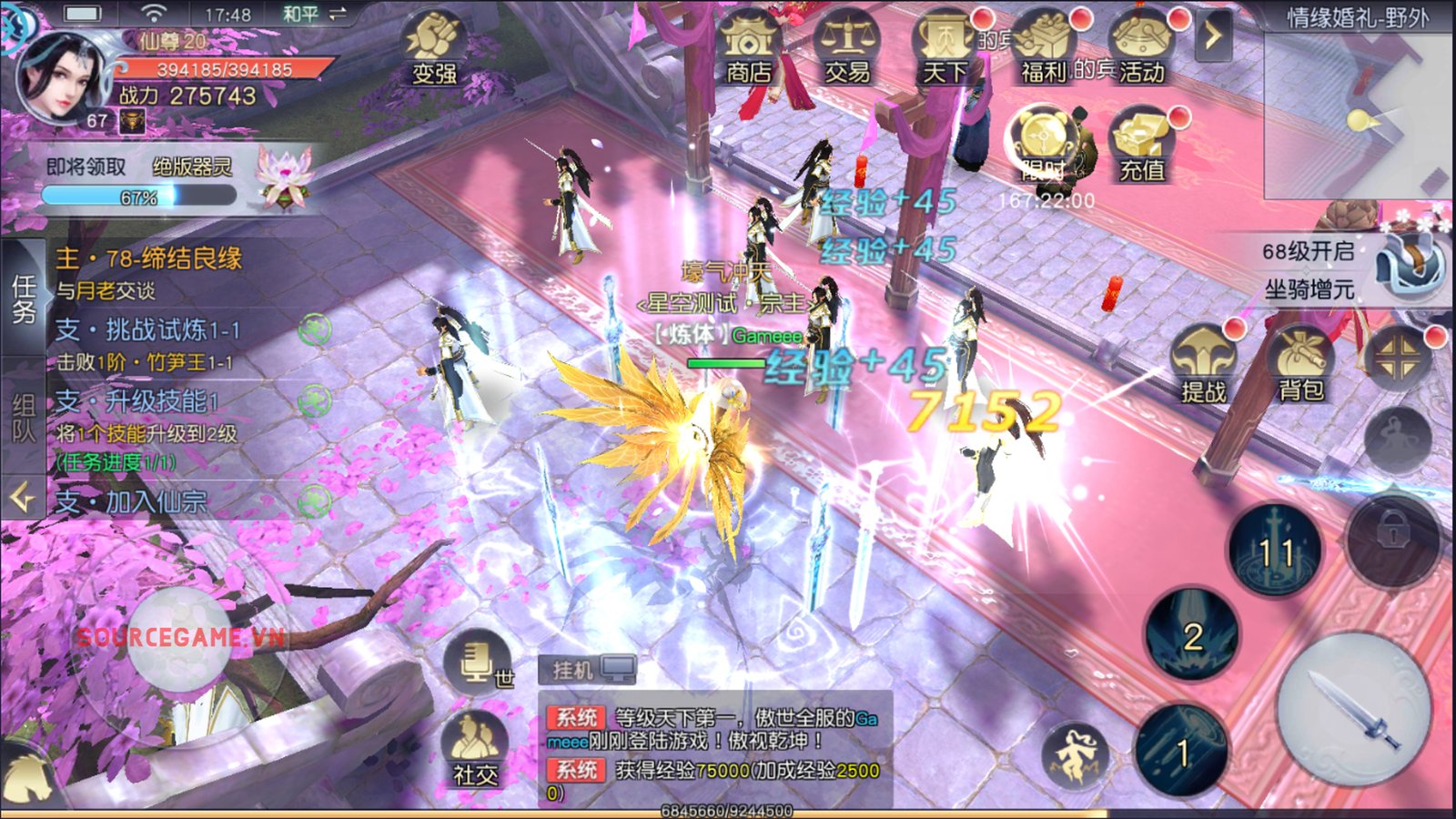The height and width of the screenshot is (819, 1456).
Task: Tap the sword basic attack button
Action: pos(1354,709)
